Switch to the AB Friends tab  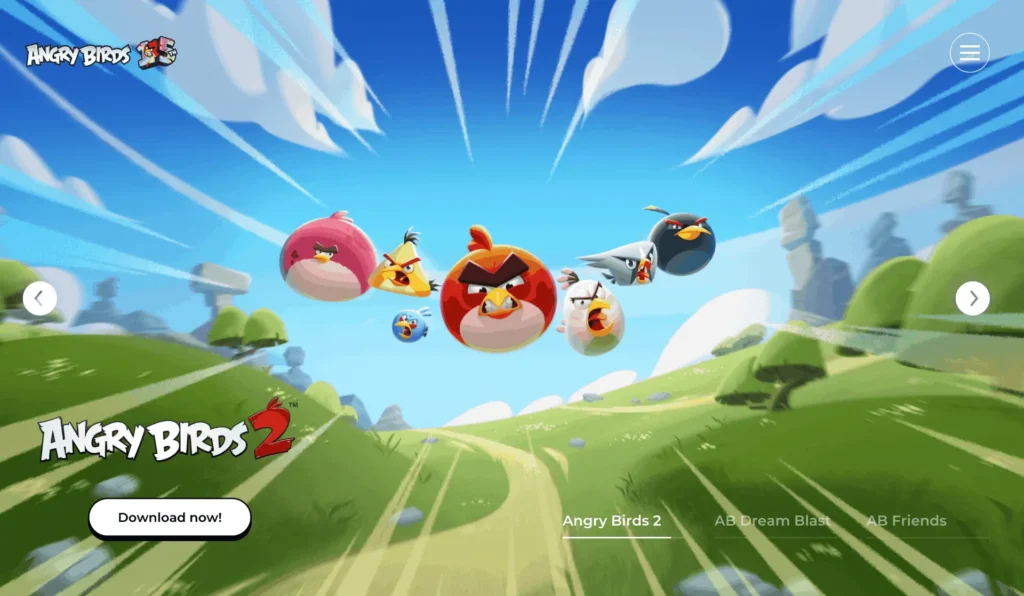[x=906, y=521]
